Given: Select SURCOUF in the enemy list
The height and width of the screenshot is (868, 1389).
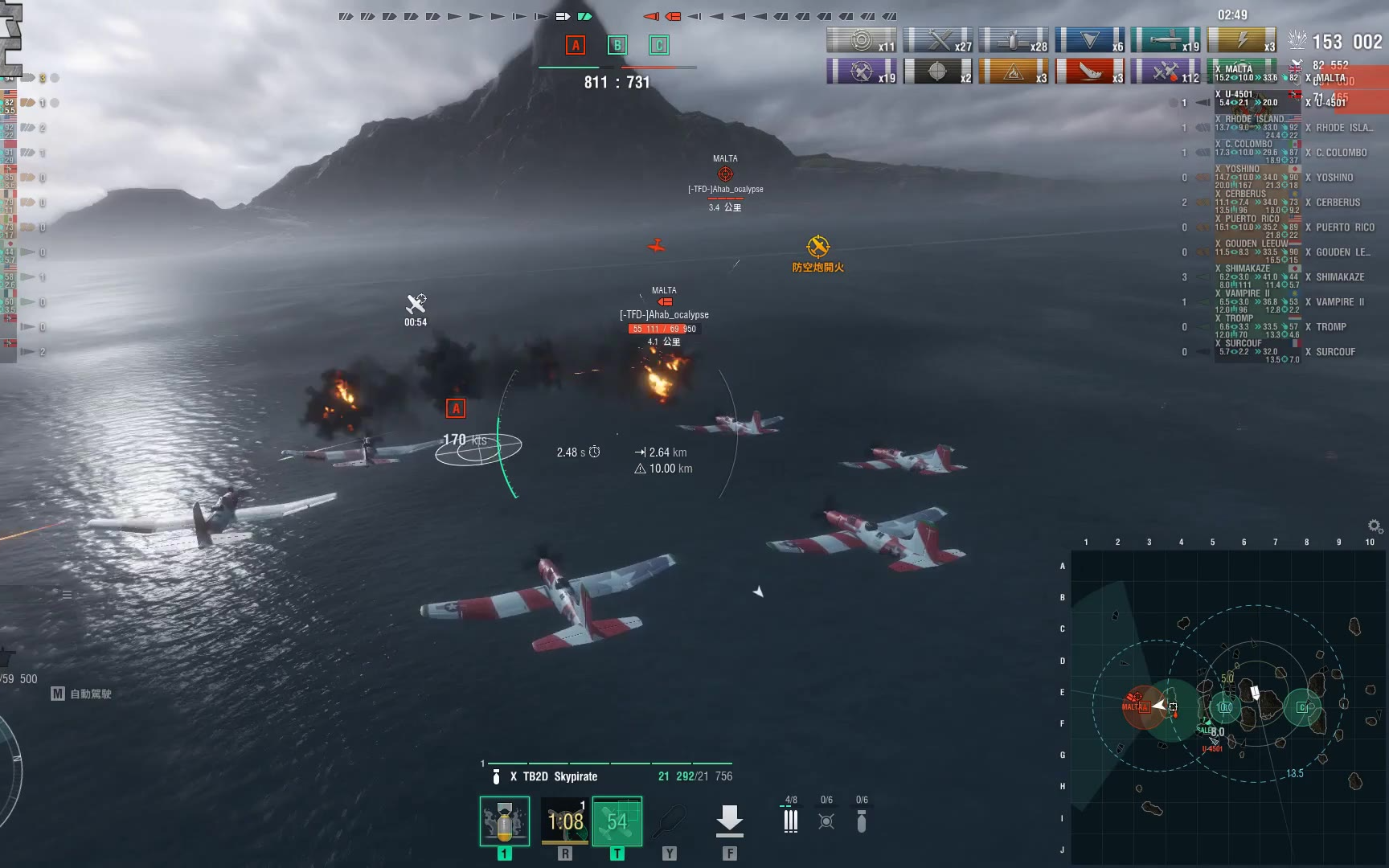Looking at the screenshot, I should (1335, 352).
